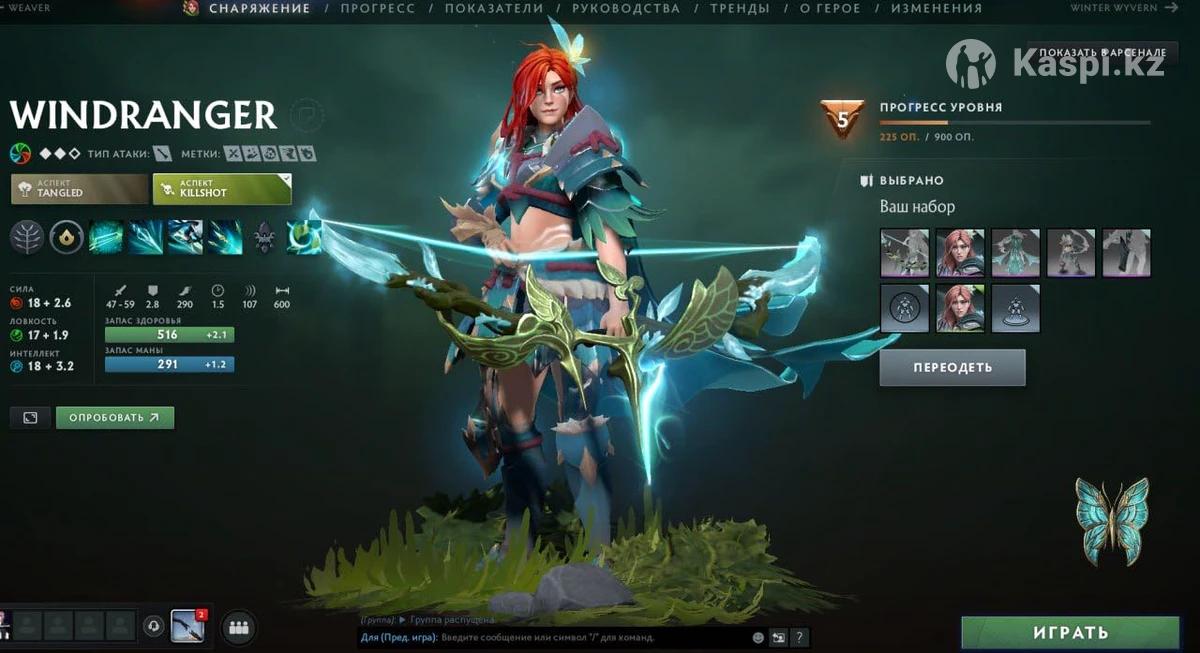Open the Изменения tab
The width and height of the screenshot is (1200, 653).
(936, 8)
